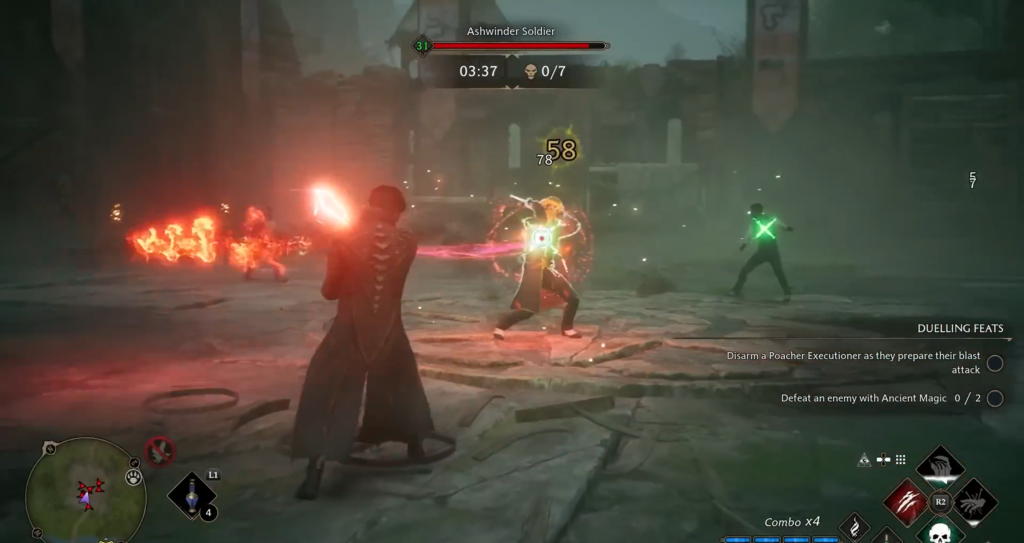Select the blue potion slot
The image size is (1024, 543).
[x=193, y=495]
